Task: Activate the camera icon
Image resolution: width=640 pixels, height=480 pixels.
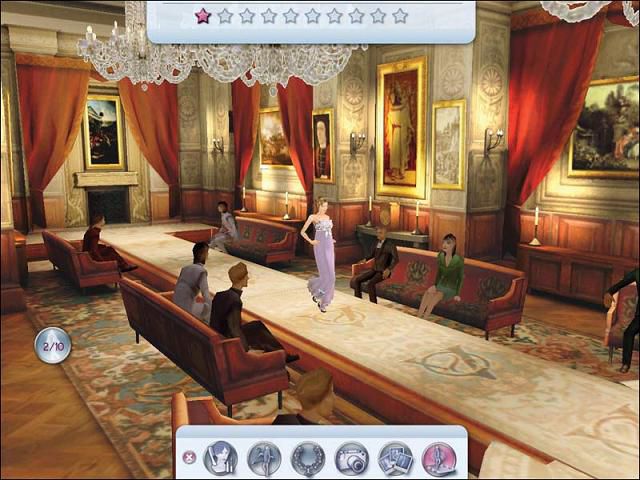Action: click(x=352, y=458)
